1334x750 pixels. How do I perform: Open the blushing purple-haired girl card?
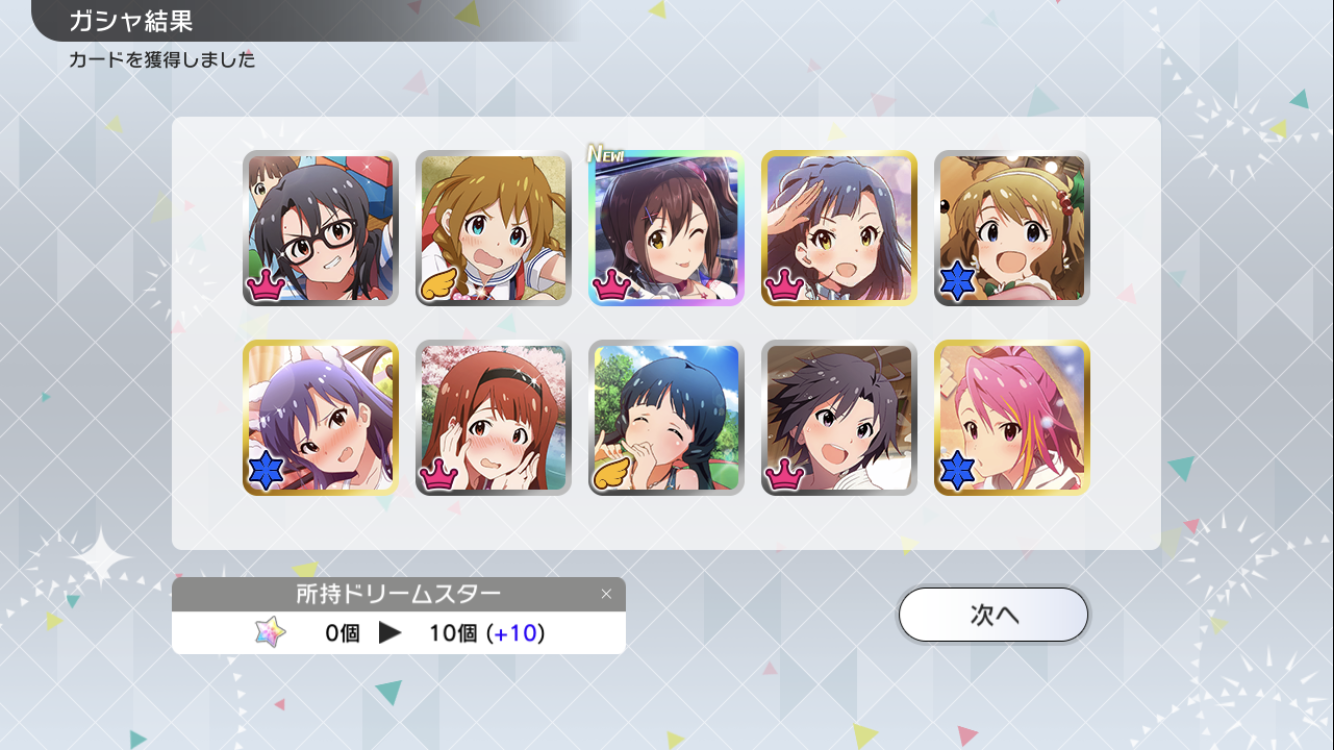321,418
